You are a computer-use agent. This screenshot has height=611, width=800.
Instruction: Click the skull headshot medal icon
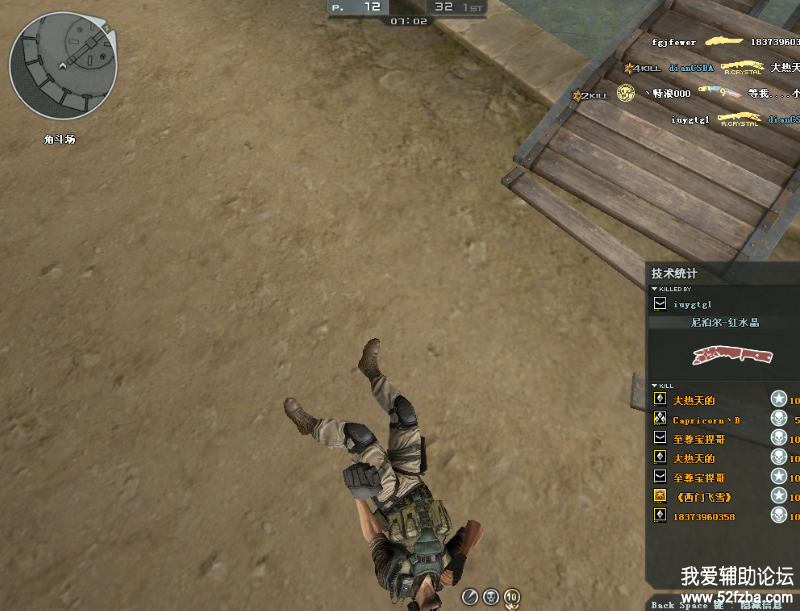tap(491, 596)
